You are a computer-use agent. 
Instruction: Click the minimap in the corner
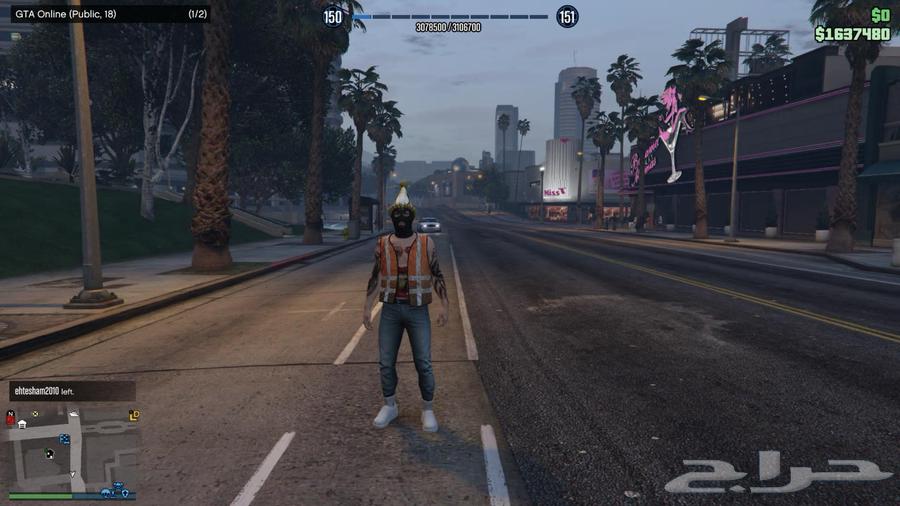70,445
